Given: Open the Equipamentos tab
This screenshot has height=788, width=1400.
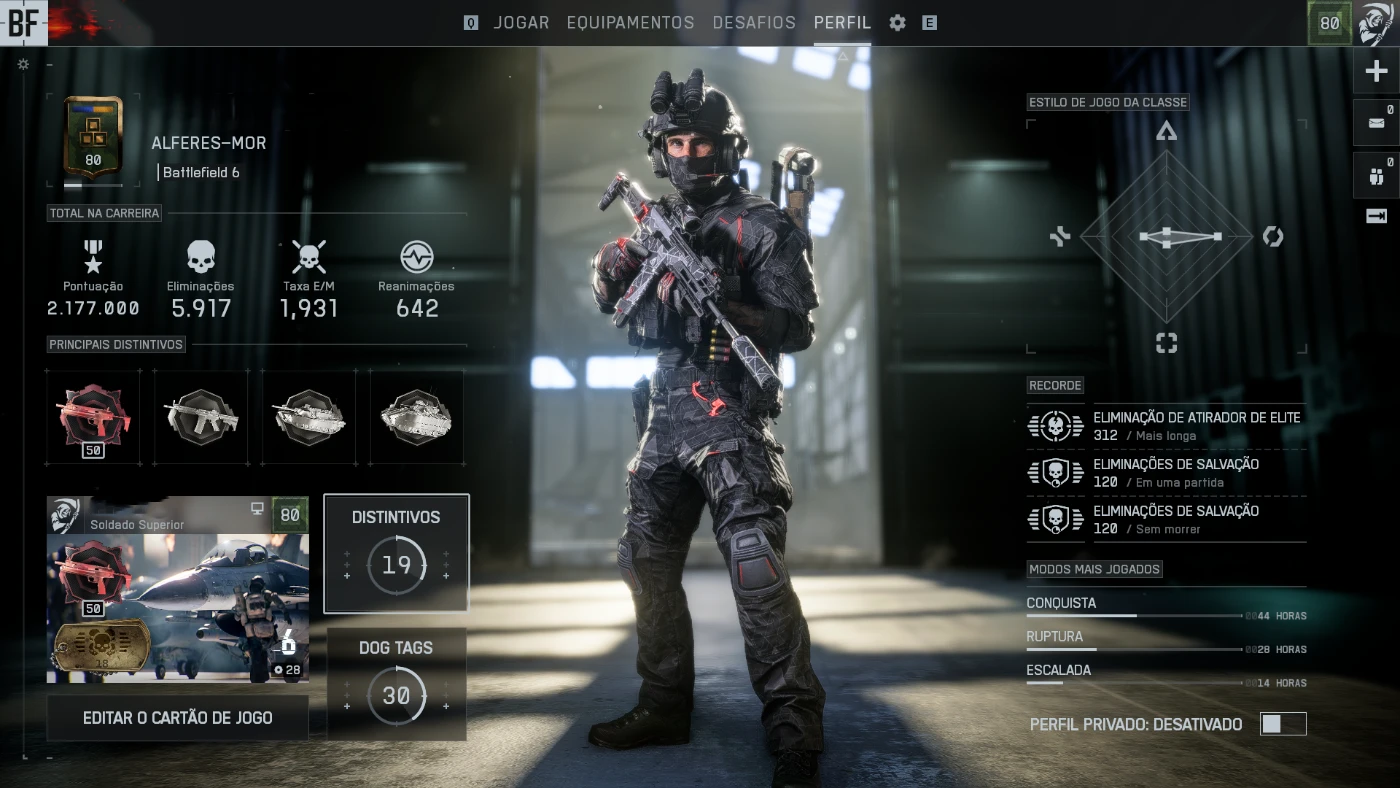Looking at the screenshot, I should tap(630, 23).
